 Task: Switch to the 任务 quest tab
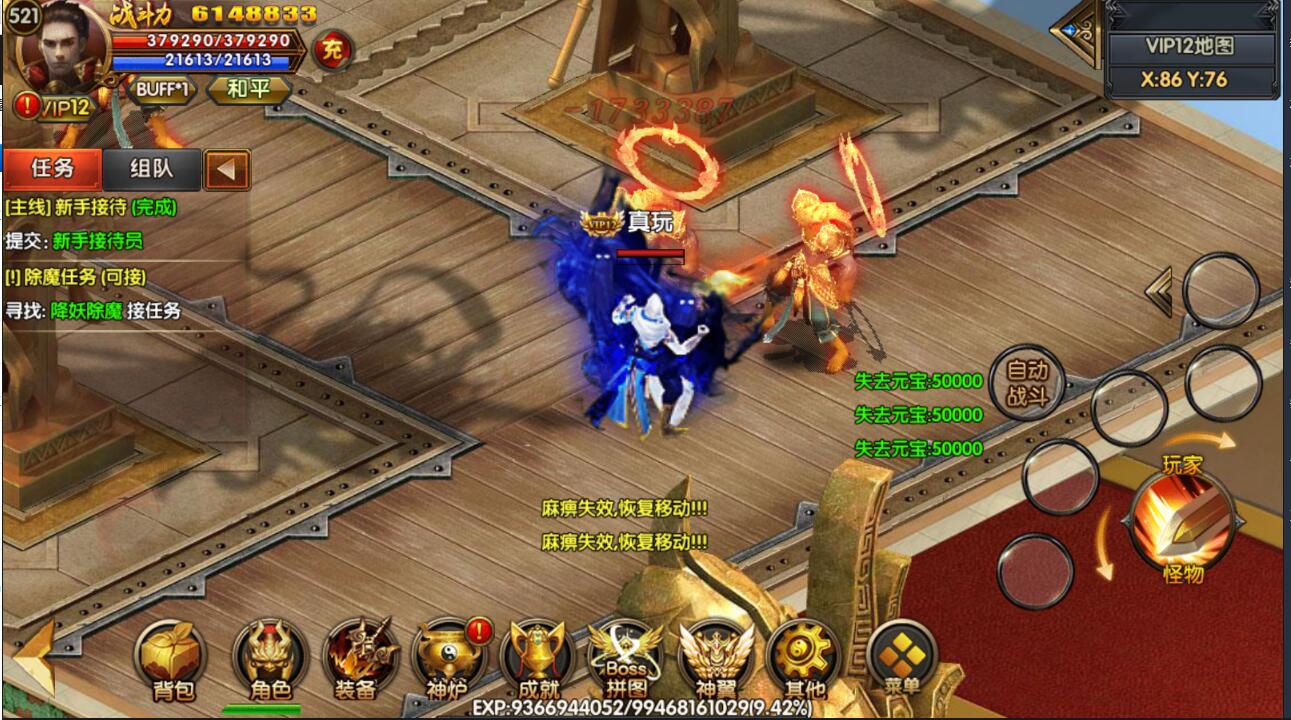[x=53, y=169]
